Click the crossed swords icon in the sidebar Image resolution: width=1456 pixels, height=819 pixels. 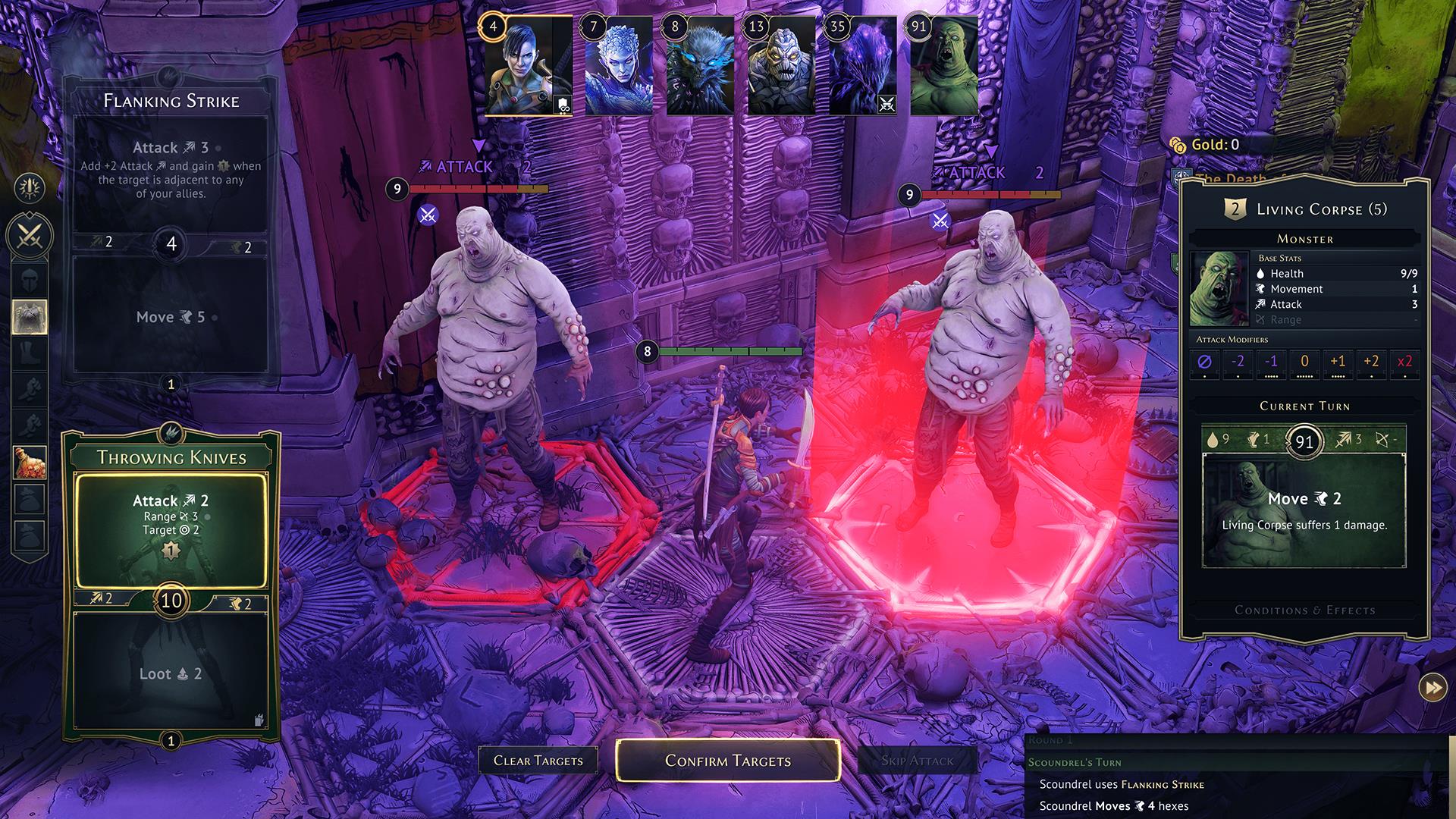pyautogui.click(x=30, y=235)
